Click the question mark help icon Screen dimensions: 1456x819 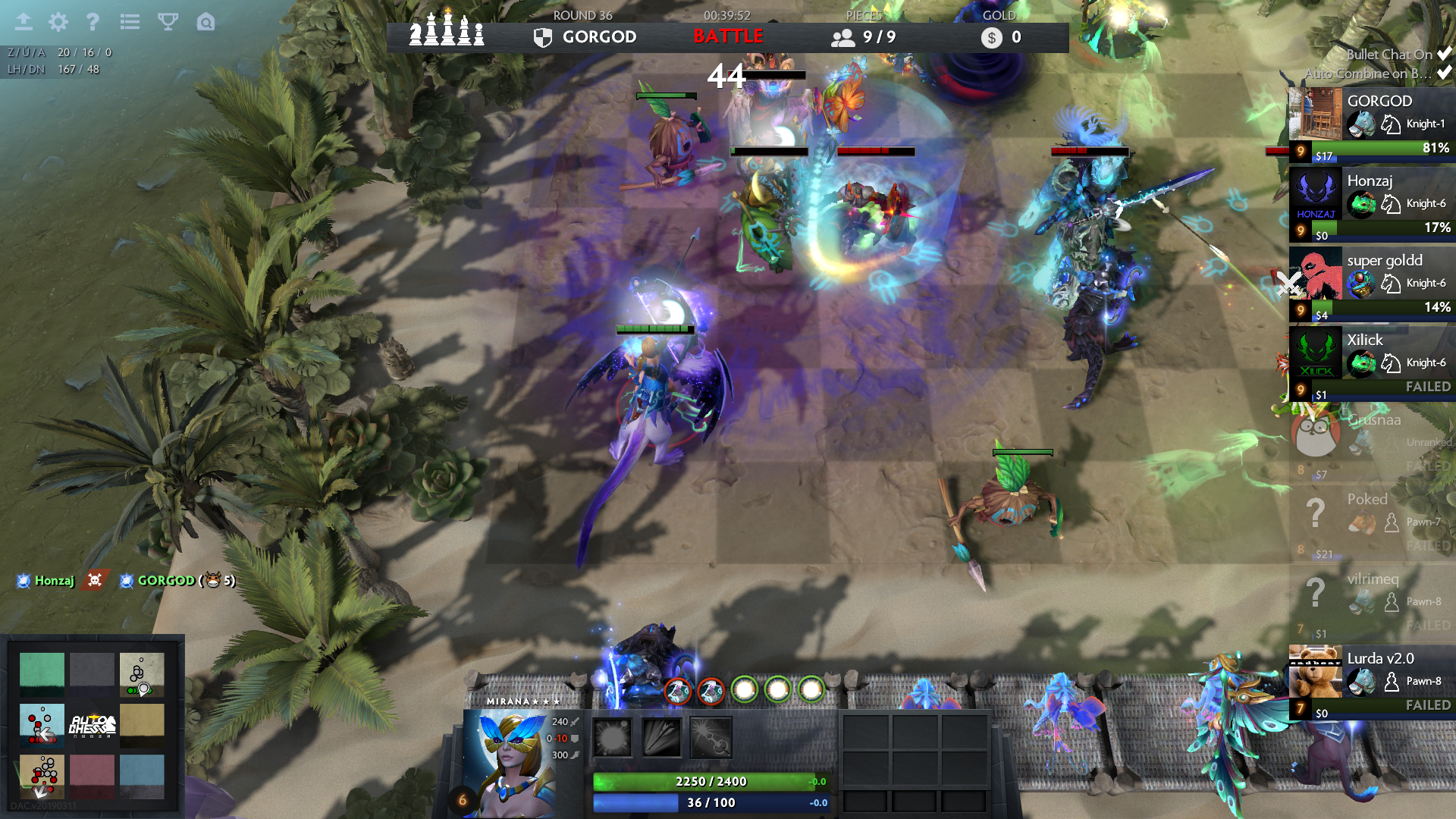[93, 22]
